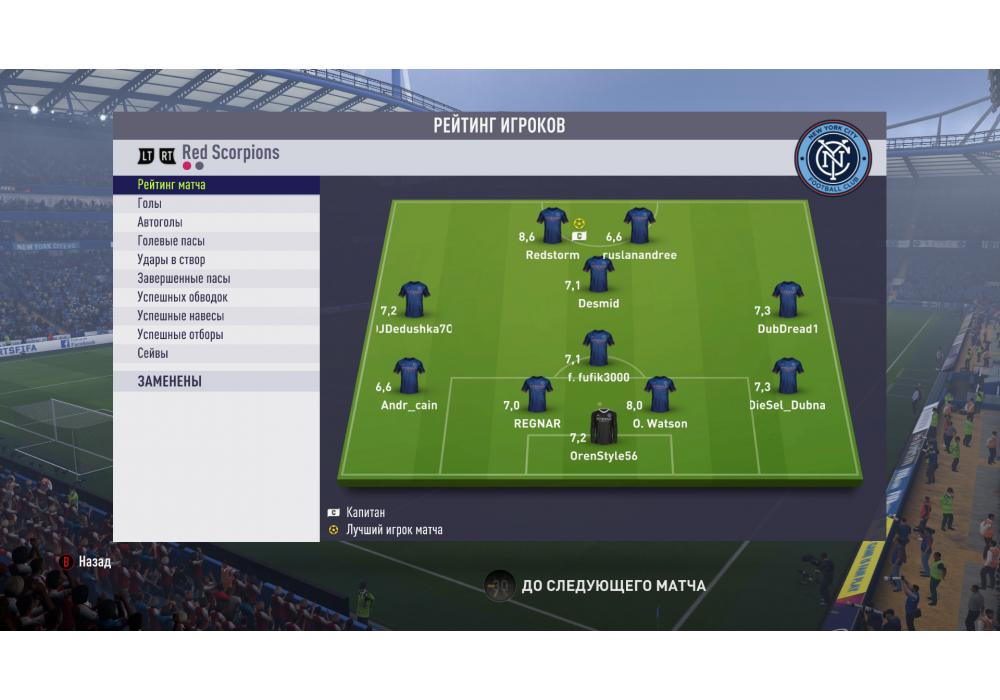Select the Успешные отборы entry
The image size is (1000, 700).
[216, 335]
